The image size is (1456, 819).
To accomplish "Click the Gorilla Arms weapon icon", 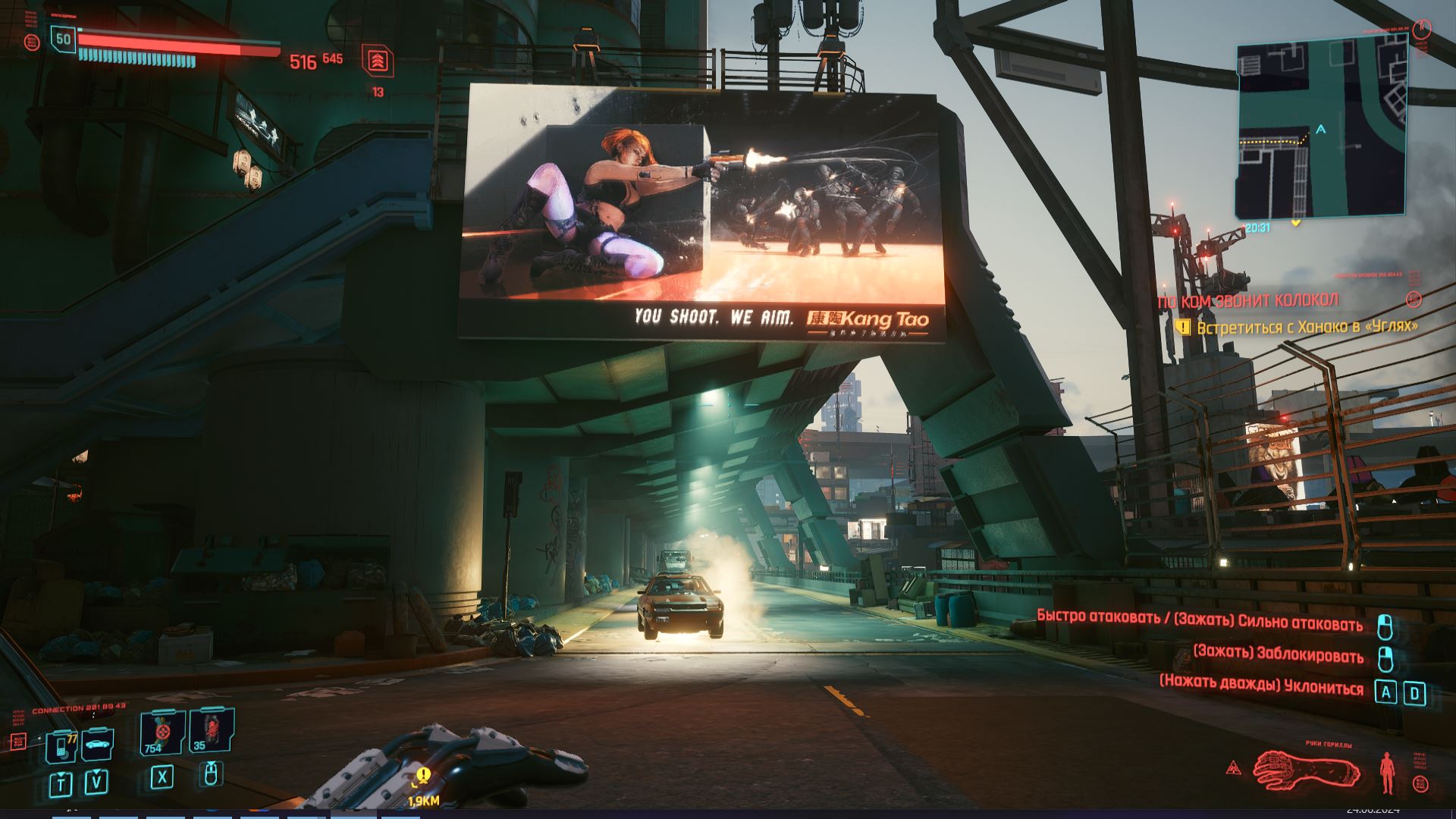I will pyautogui.click(x=1304, y=770).
